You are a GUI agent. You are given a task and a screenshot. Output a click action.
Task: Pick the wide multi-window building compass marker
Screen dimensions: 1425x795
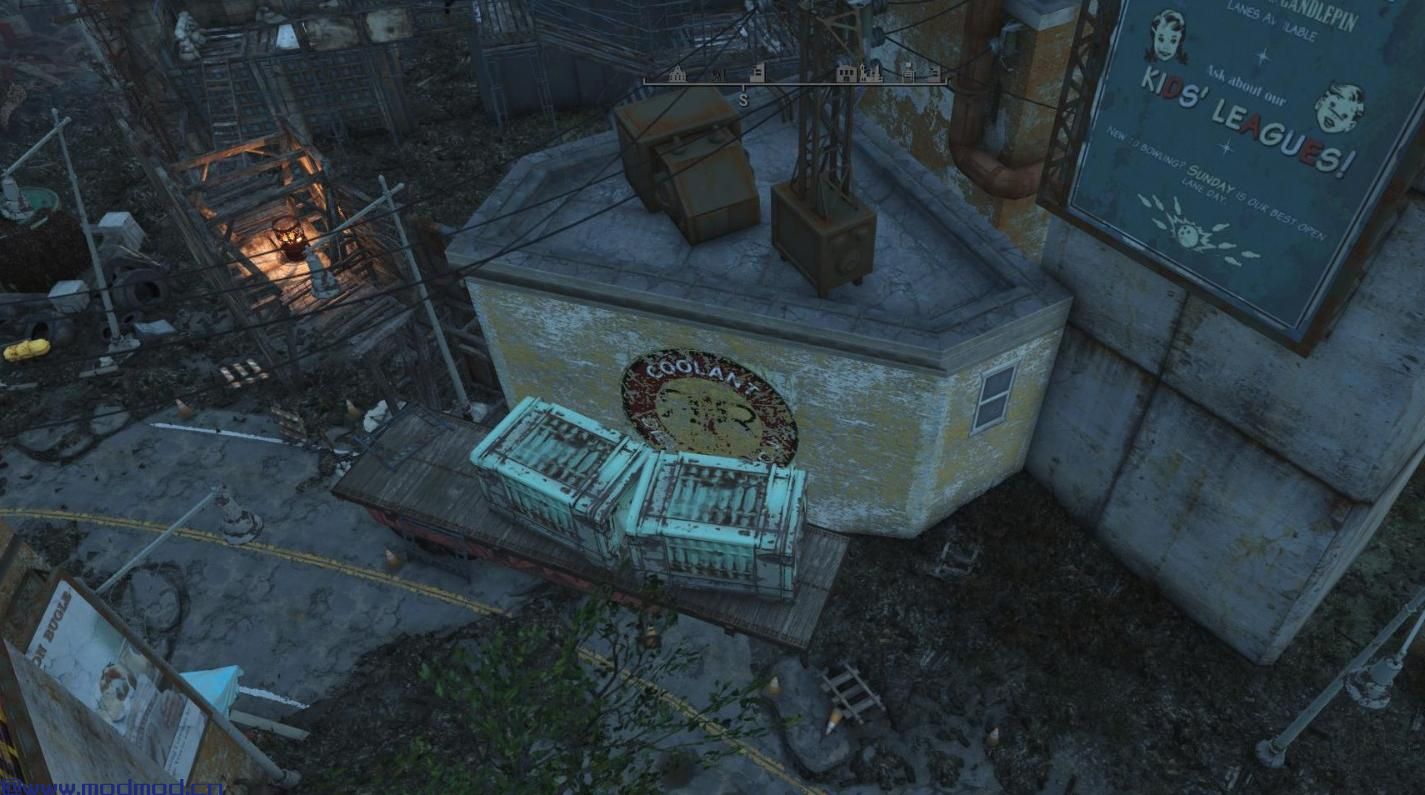click(x=846, y=75)
